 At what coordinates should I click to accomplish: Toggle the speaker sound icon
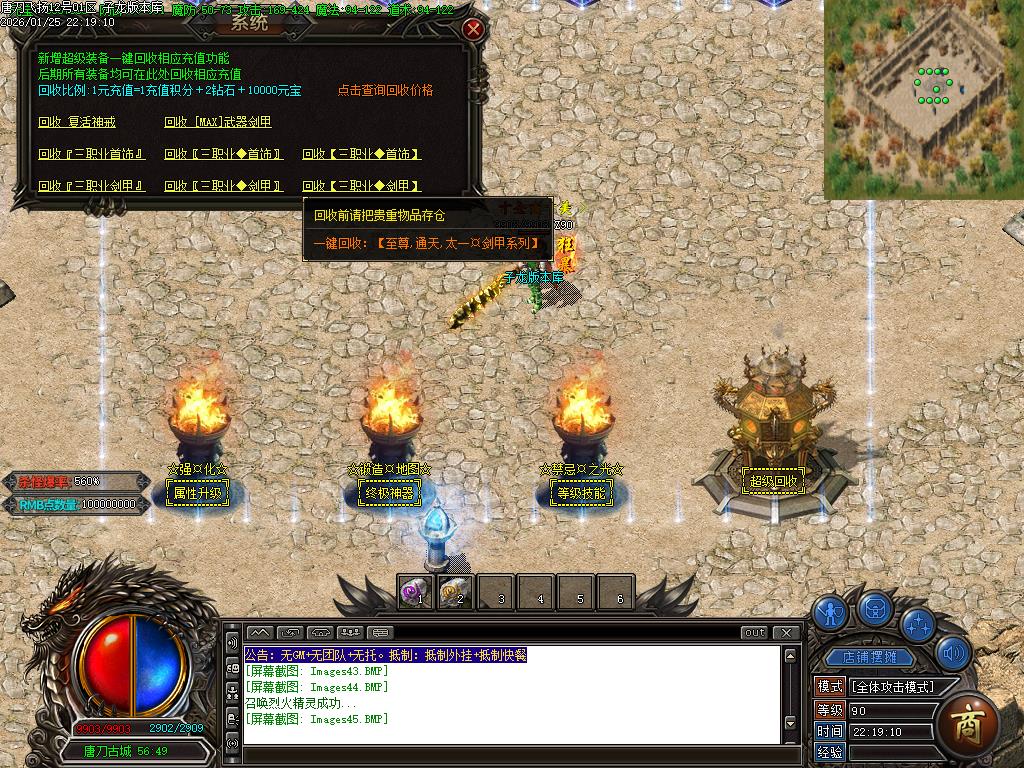[953, 654]
